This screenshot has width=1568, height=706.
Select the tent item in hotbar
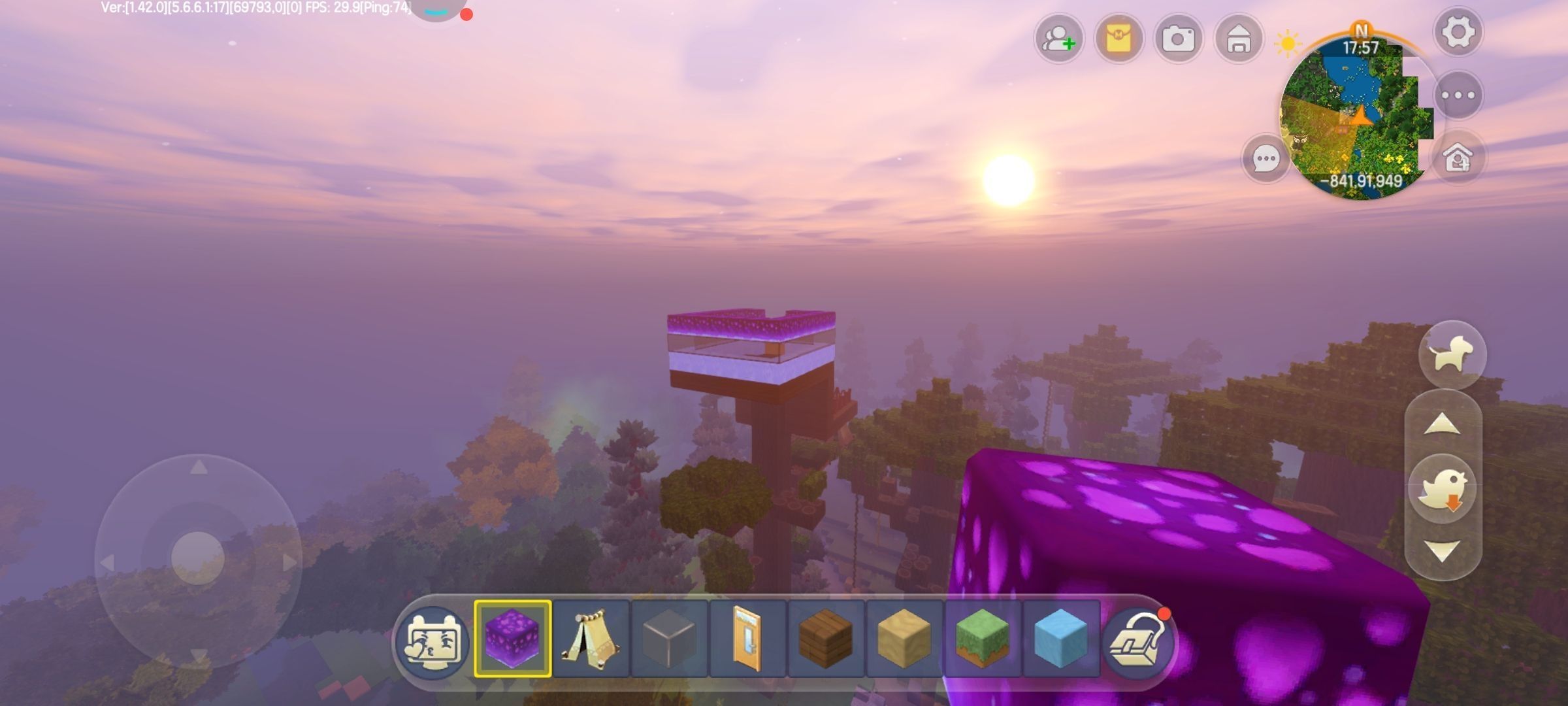(591, 639)
